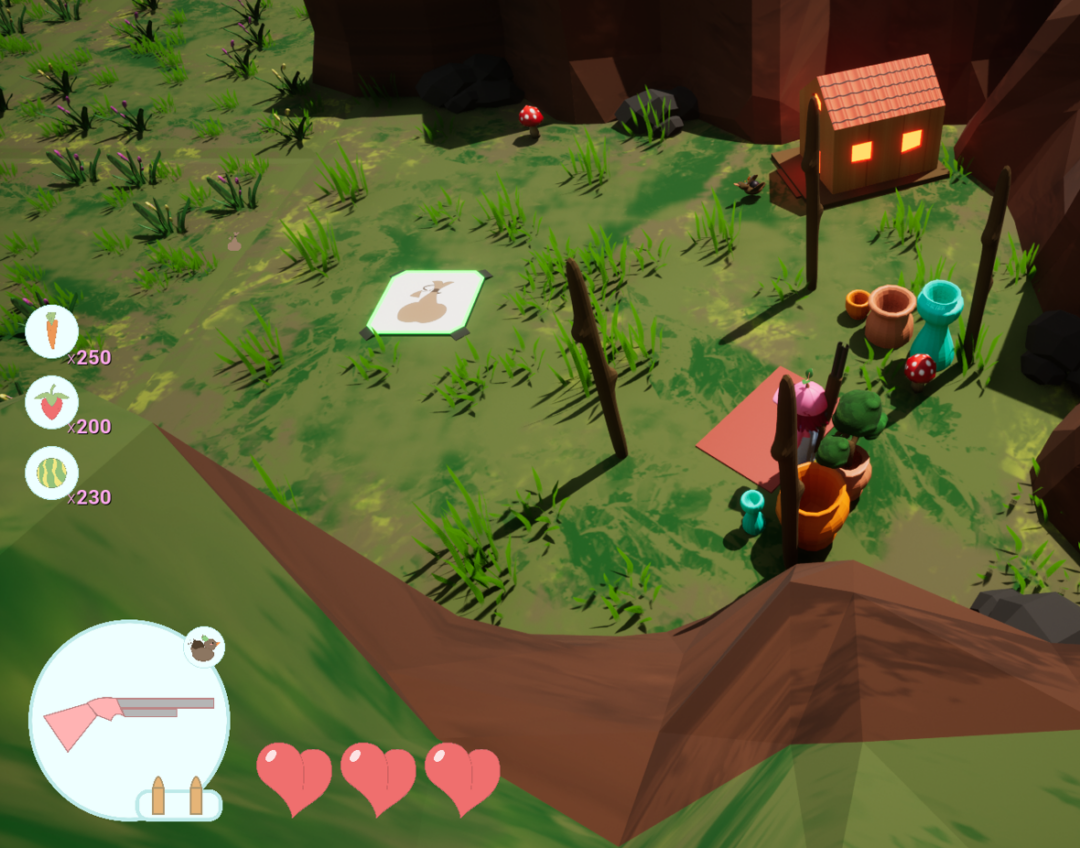Select the carrot seed icon
Viewport: 1080px width, 848px height.
tap(52, 332)
